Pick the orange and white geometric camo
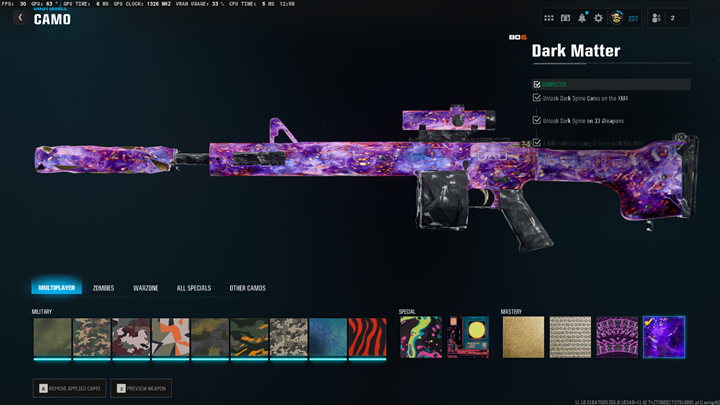720x405 pixels. click(x=170, y=337)
